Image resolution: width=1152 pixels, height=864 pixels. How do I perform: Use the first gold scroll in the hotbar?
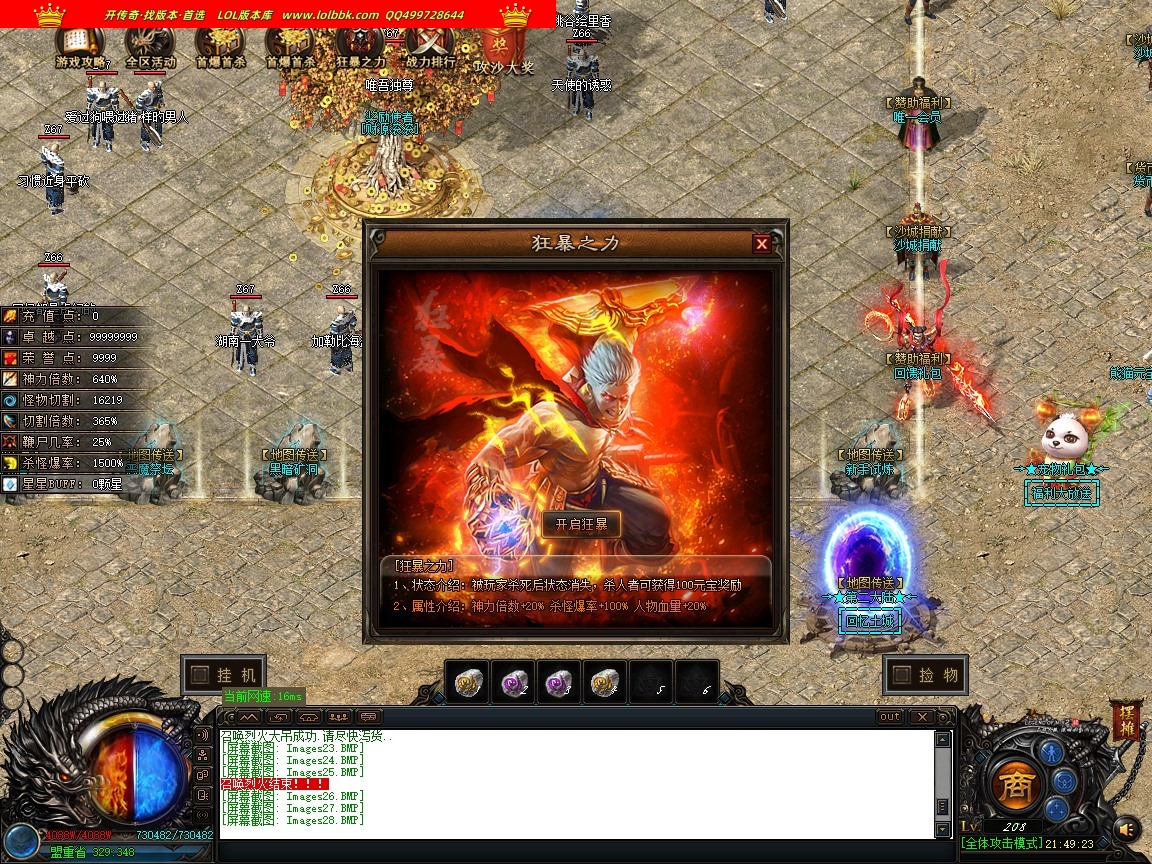(467, 681)
